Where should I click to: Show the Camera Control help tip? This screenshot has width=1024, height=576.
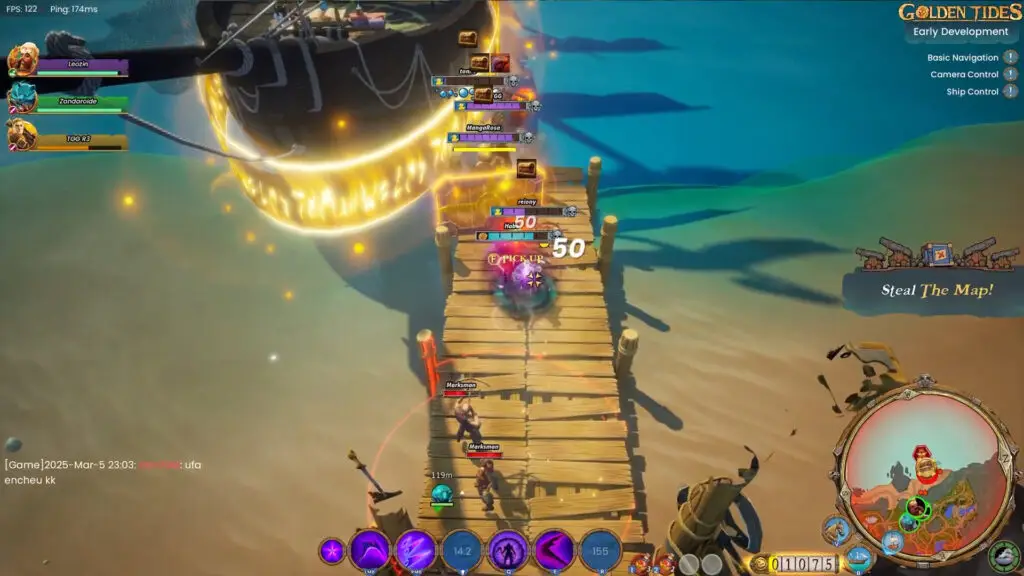coord(1011,75)
